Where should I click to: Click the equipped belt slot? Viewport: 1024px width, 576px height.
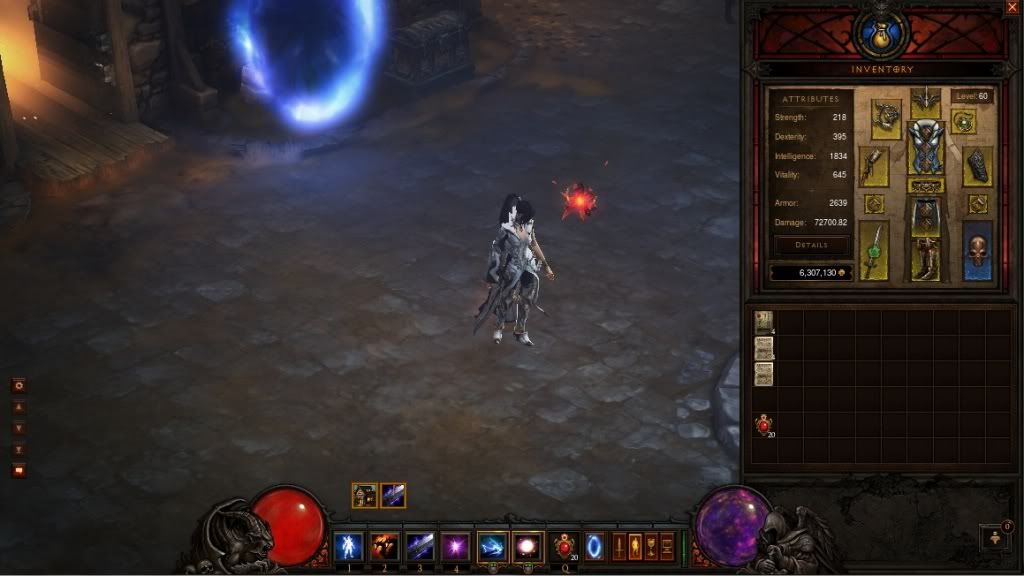click(x=925, y=186)
